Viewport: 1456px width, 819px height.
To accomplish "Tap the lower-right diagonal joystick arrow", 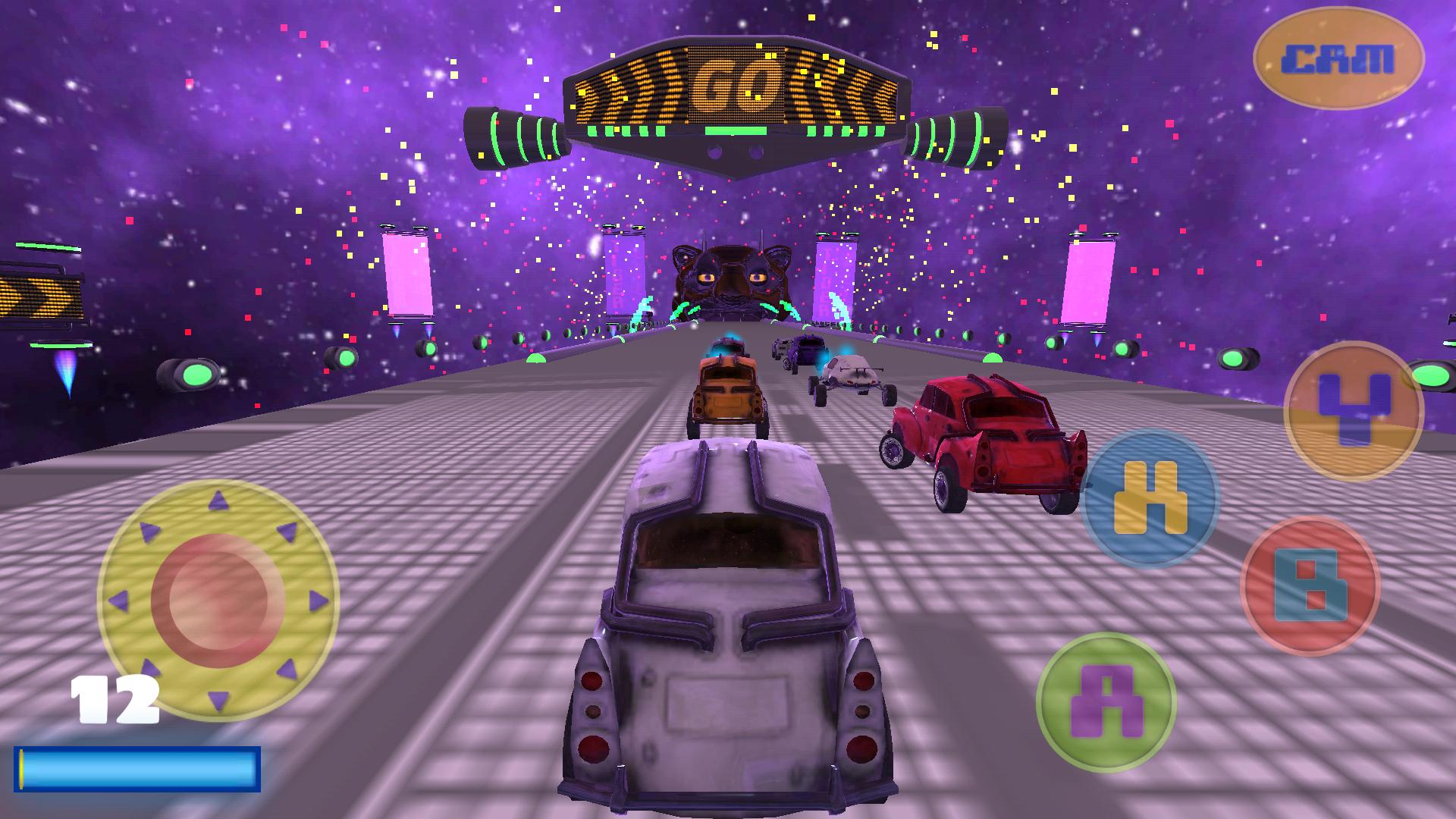I will click(288, 671).
